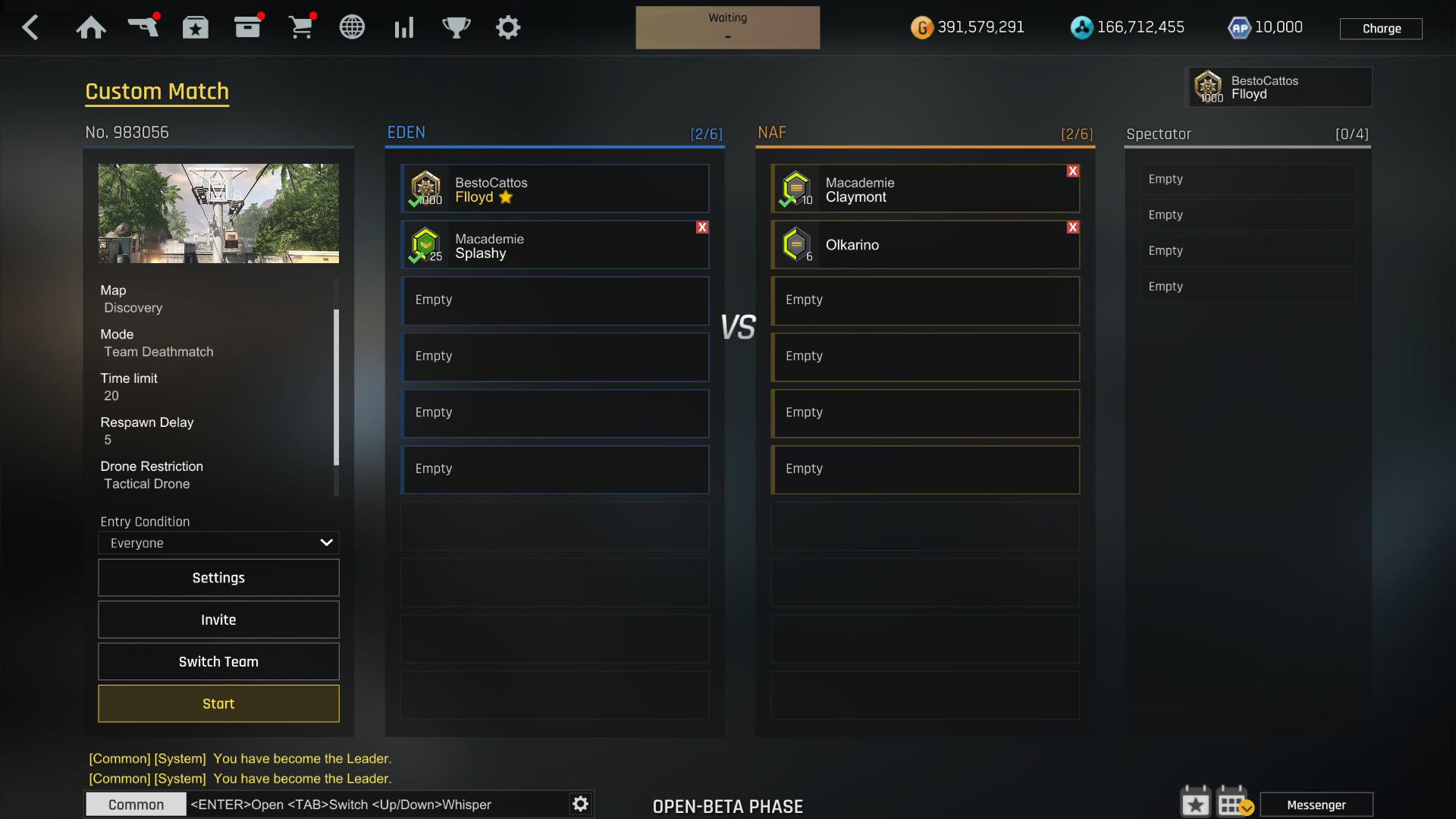Switch the Common chat channel
The image size is (1456, 819).
tap(135, 804)
